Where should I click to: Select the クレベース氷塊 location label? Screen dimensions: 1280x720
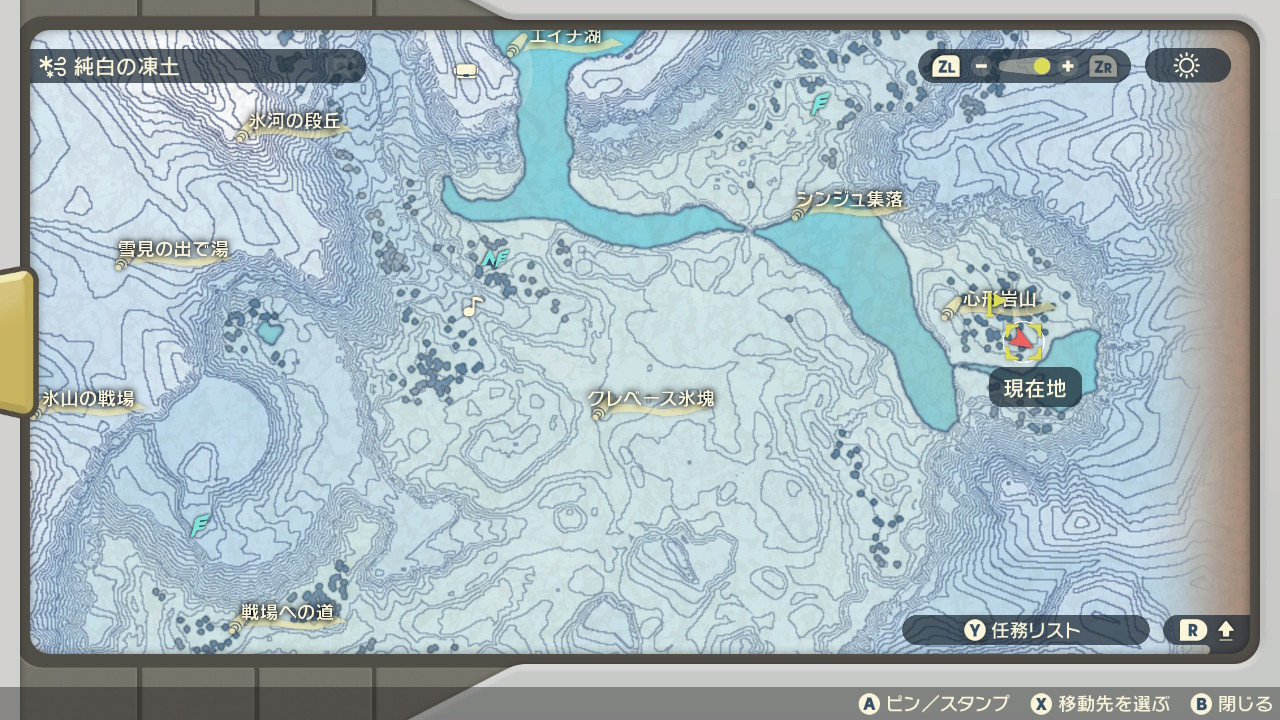tap(651, 400)
